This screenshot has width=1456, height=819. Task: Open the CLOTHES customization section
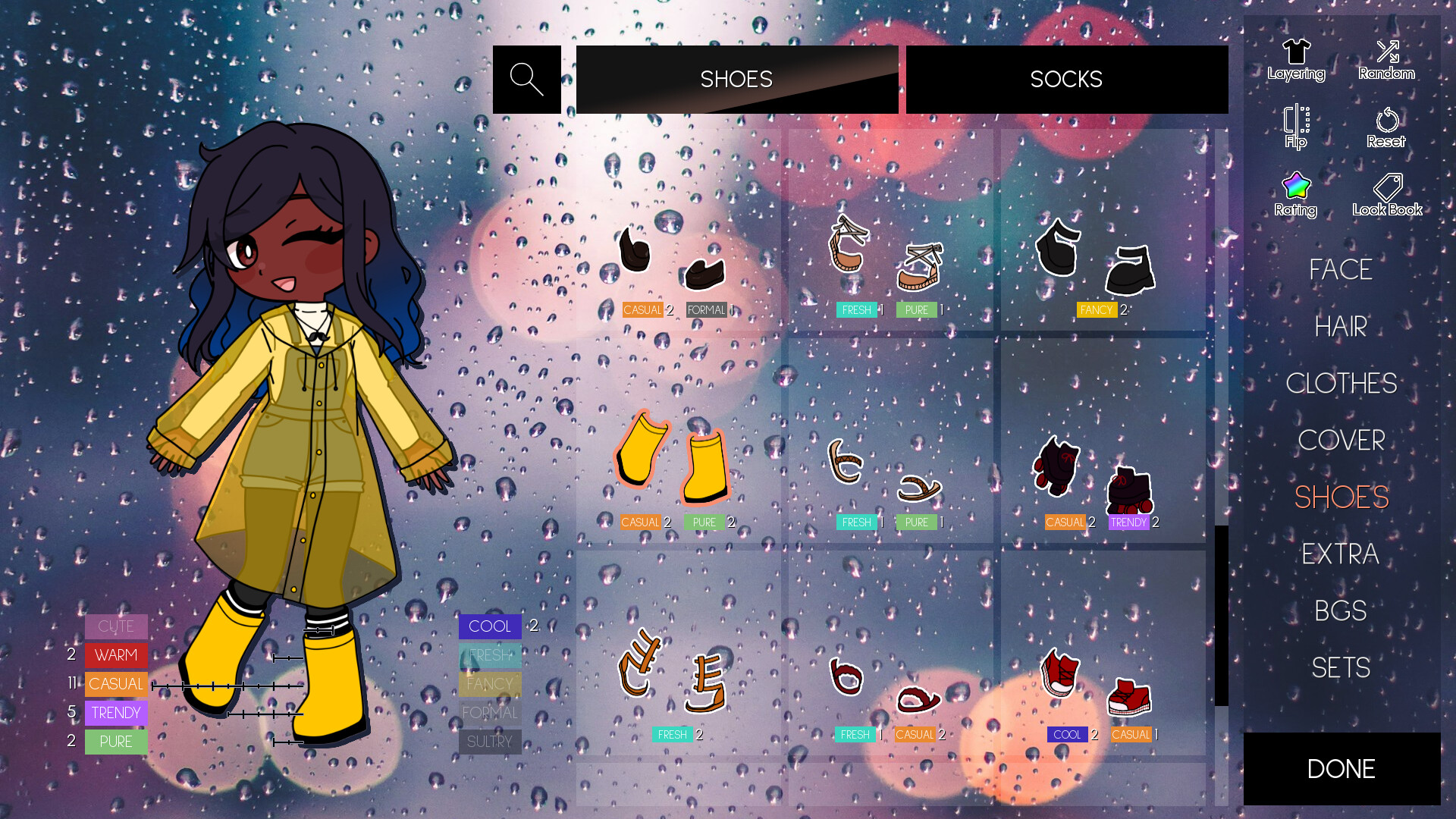1341,384
